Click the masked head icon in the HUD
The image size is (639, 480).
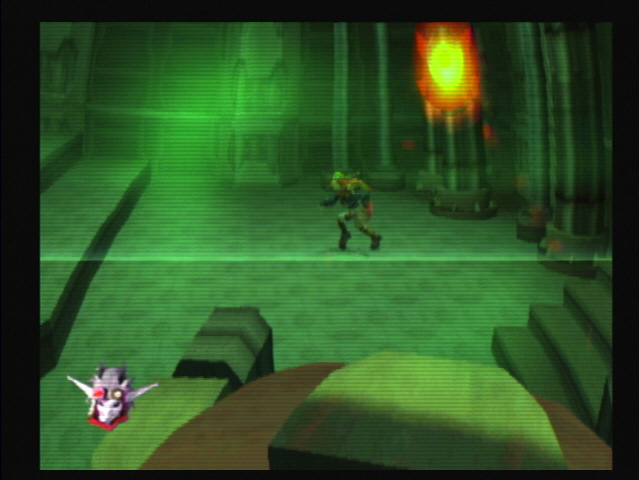[110, 394]
